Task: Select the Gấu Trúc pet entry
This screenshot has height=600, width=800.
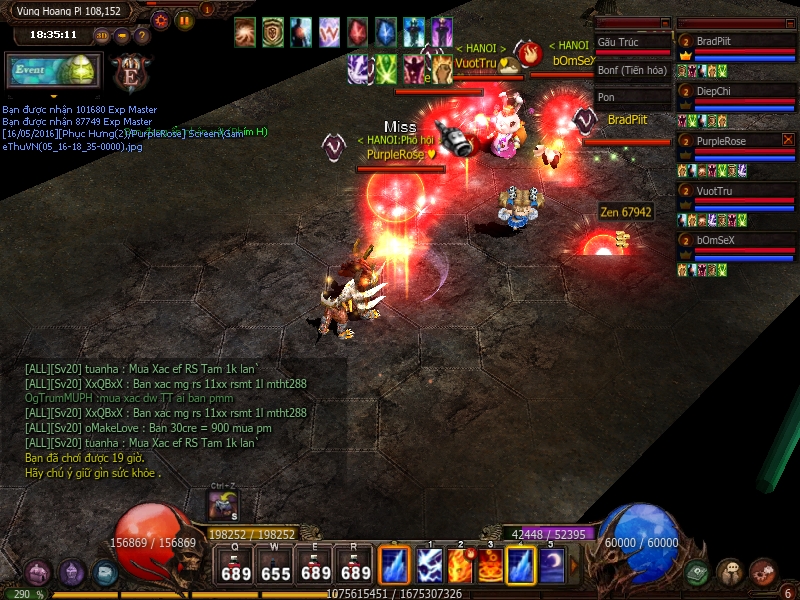Action: pos(630,42)
